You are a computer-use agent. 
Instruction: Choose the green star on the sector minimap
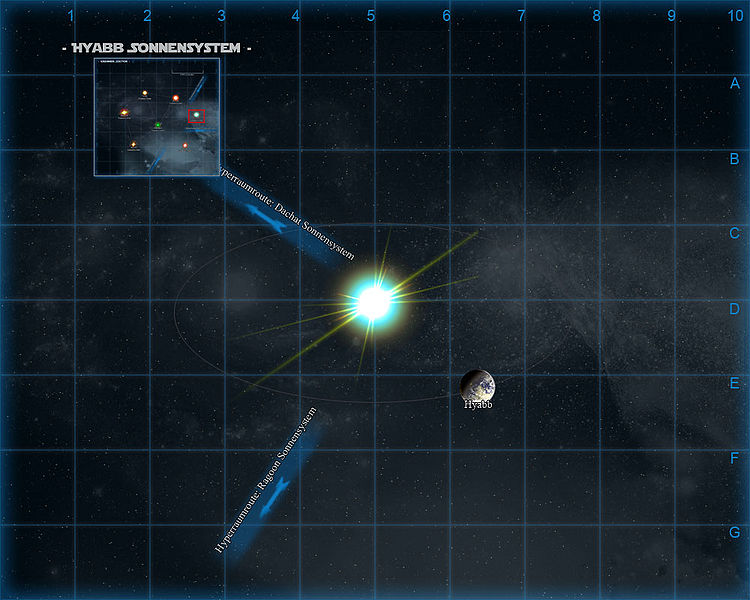158,125
